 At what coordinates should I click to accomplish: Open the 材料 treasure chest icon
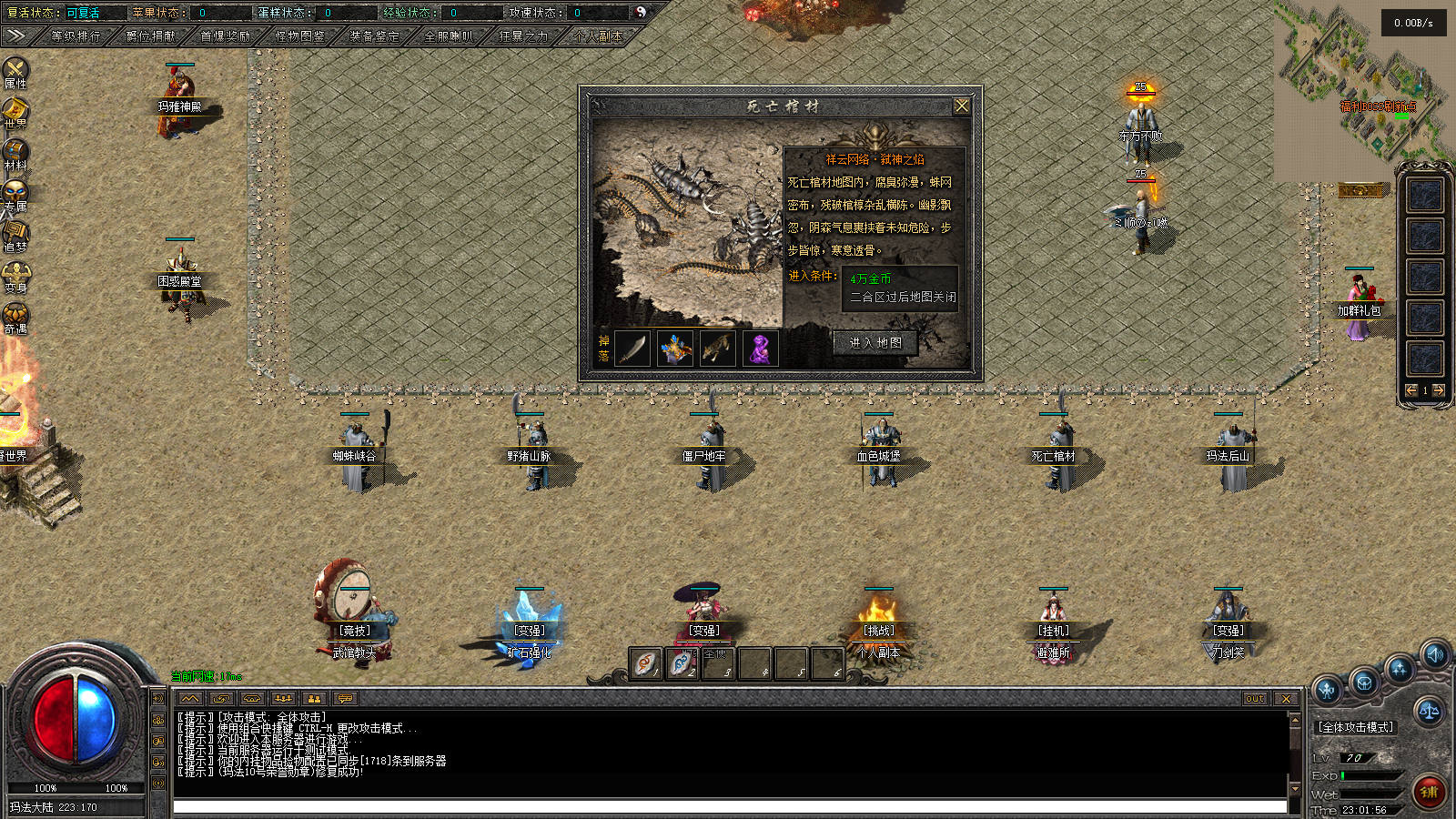[x=15, y=153]
